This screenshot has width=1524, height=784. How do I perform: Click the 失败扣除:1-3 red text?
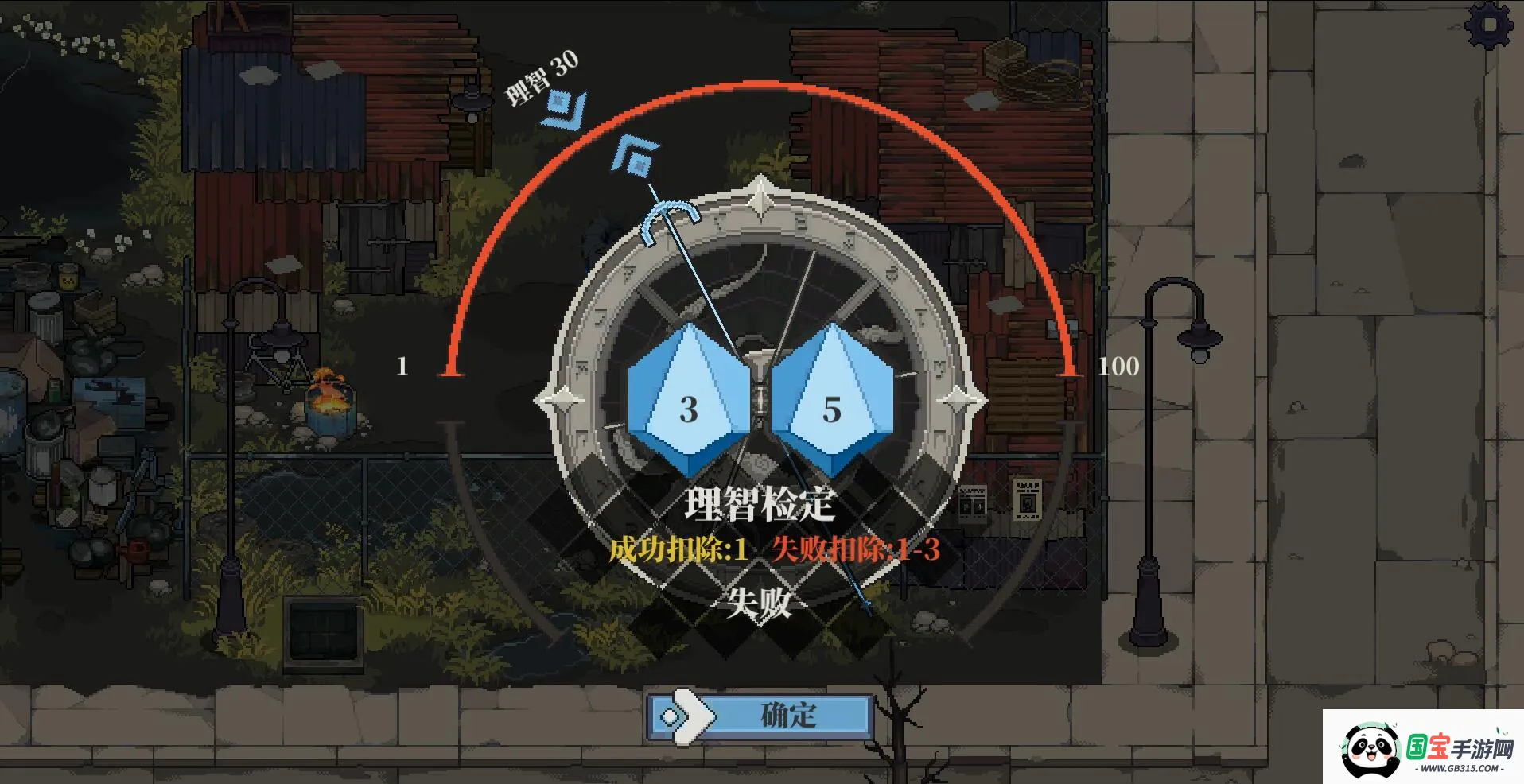[x=857, y=549]
